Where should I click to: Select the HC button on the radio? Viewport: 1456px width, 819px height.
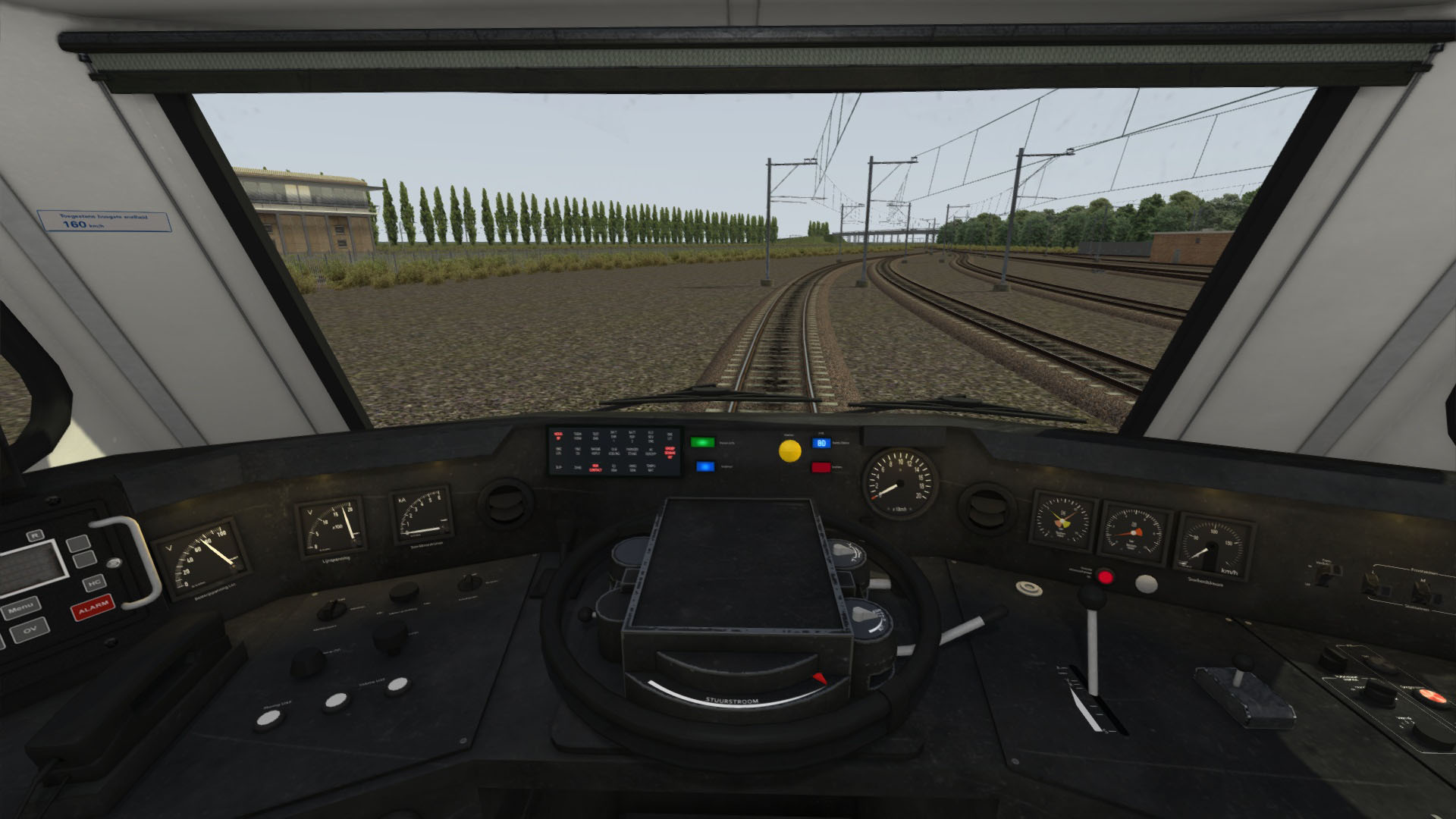point(94,582)
